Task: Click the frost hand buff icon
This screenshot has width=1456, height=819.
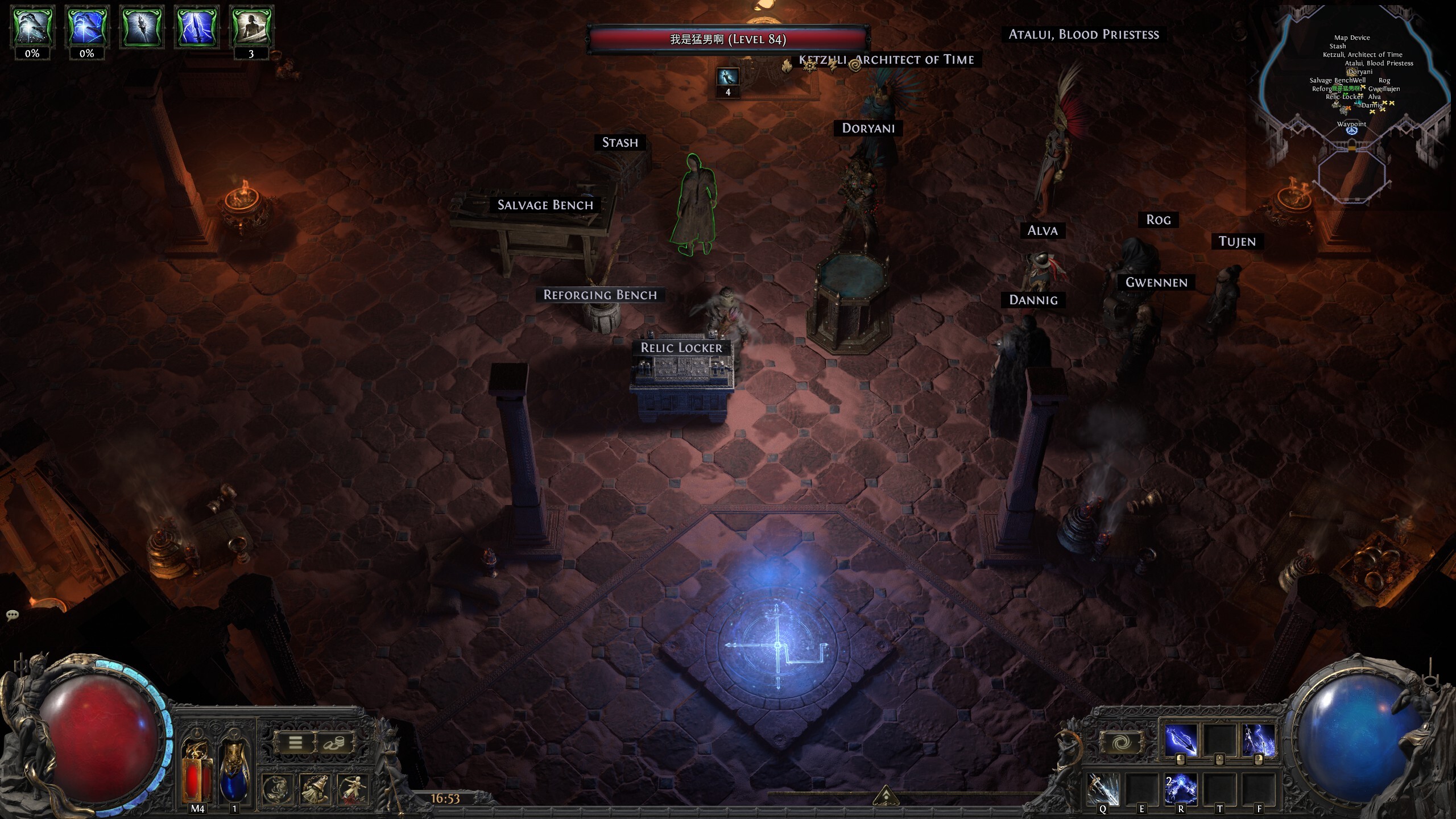Action: [x=32, y=27]
